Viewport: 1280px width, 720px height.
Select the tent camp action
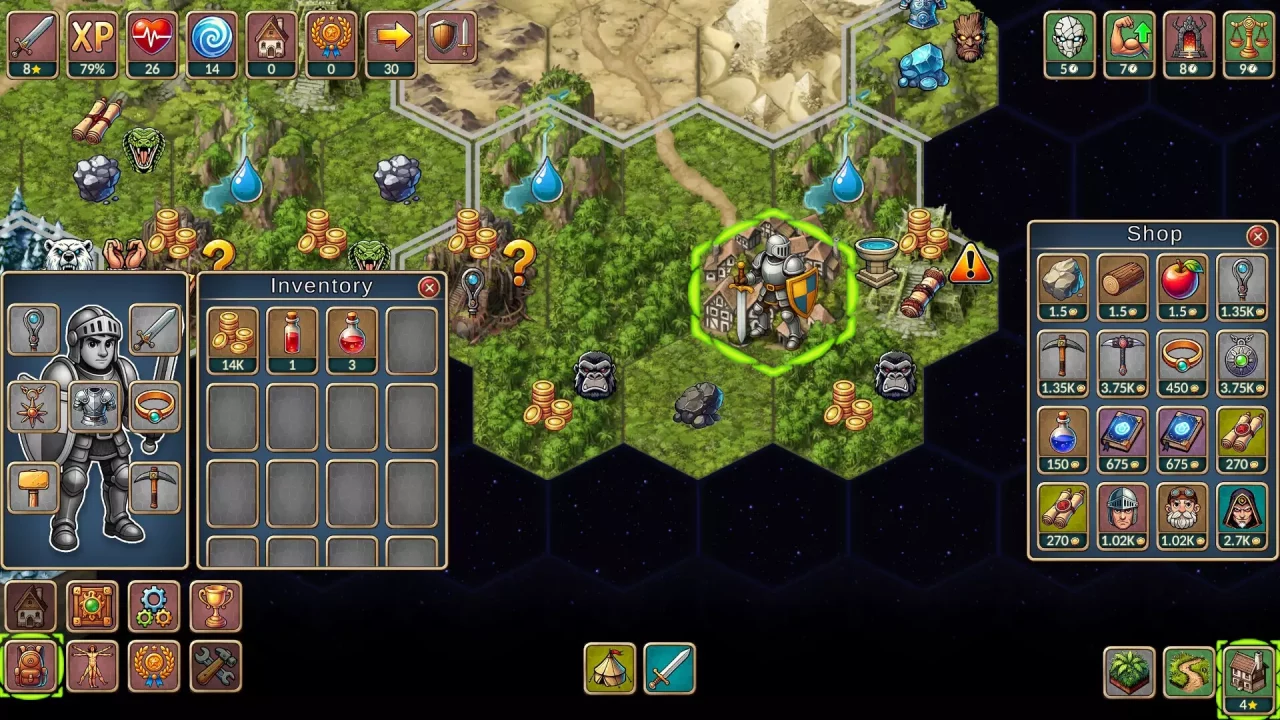coord(609,668)
